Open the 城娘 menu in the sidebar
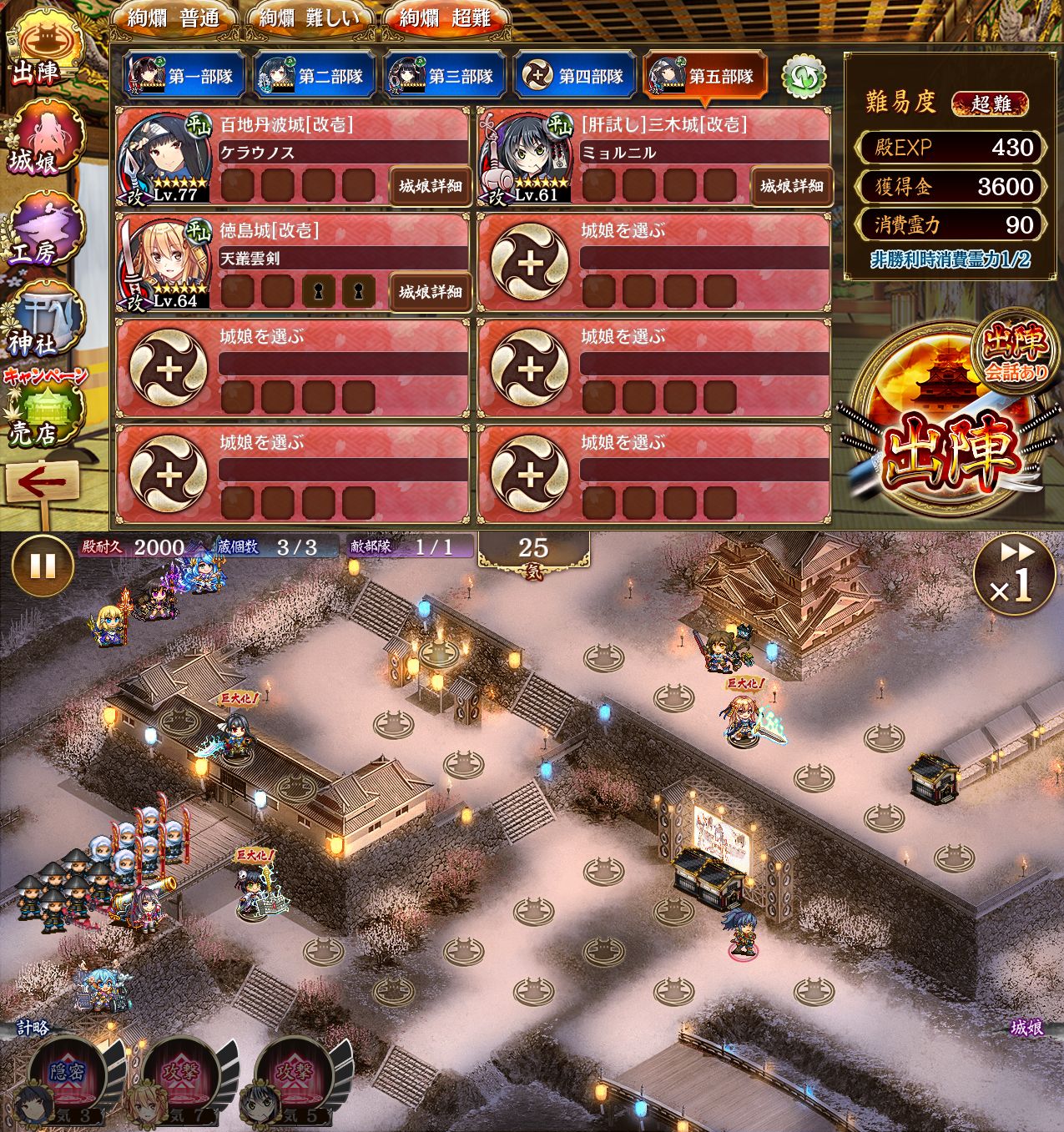Screen dimensions: 1064x1132 point(42,139)
